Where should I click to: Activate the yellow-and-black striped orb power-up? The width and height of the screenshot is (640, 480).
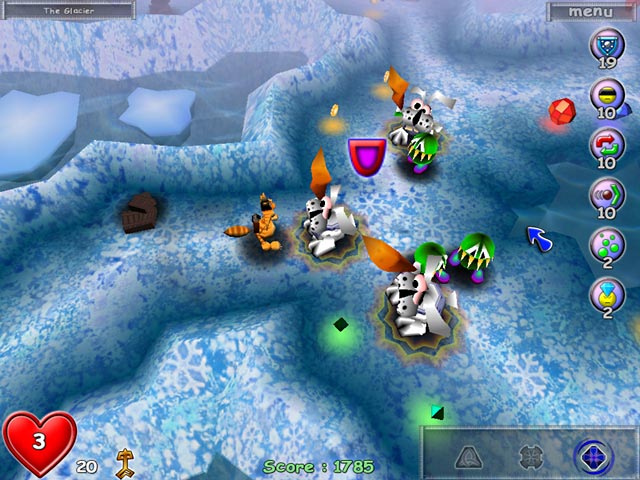[605, 94]
